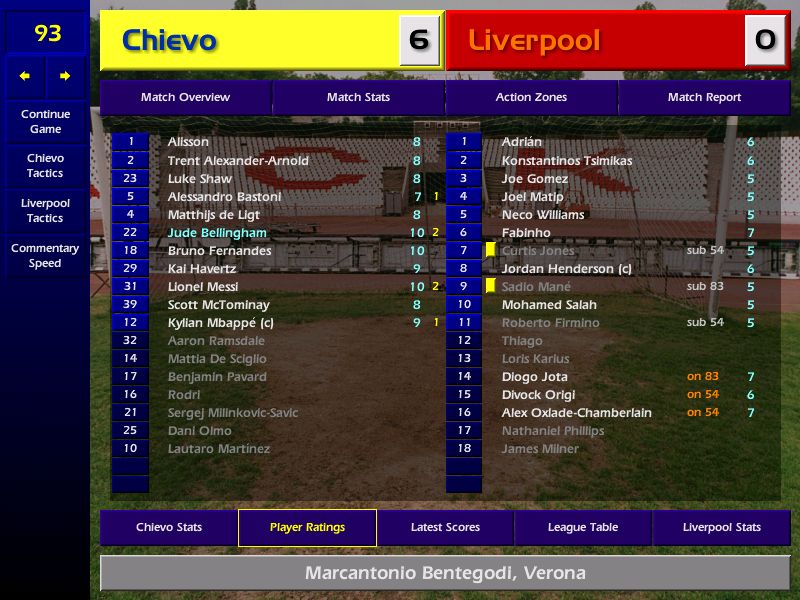This screenshot has width=800, height=600.
Task: Choose Lionel Messi from the player list
Action: (x=203, y=287)
